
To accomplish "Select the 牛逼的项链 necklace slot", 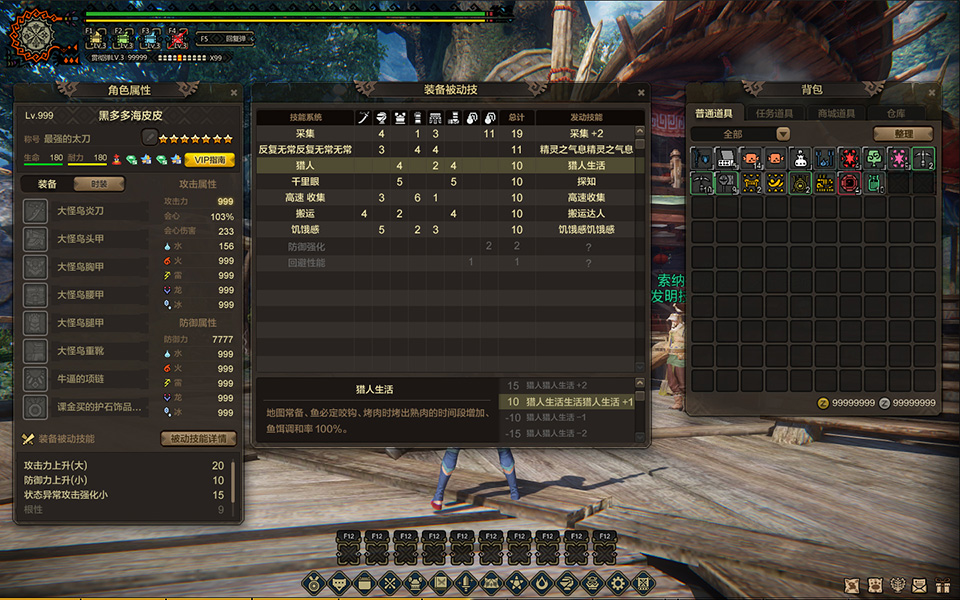I will [80, 380].
